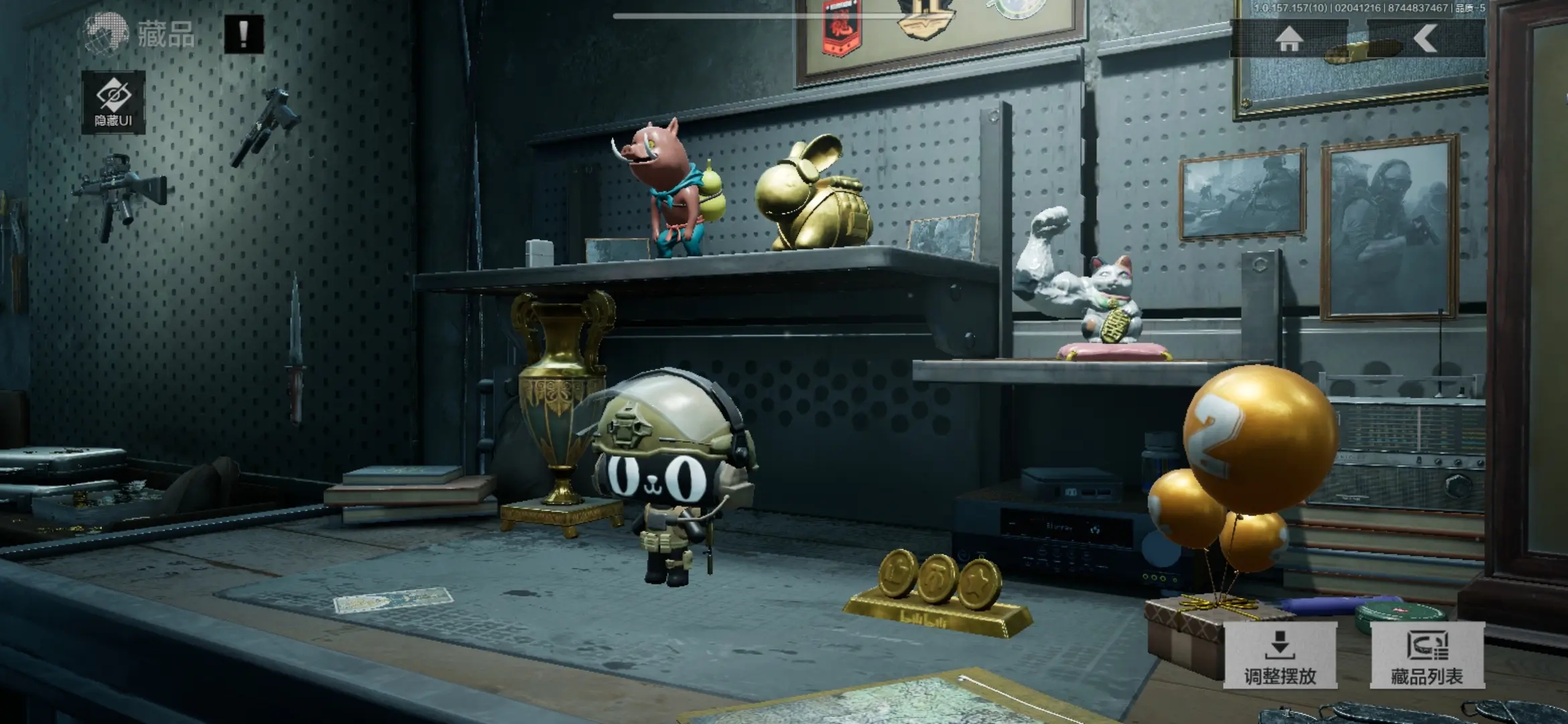Screen dimensions: 1568x724
Task: Return to the home screen
Action: coord(1289,39)
